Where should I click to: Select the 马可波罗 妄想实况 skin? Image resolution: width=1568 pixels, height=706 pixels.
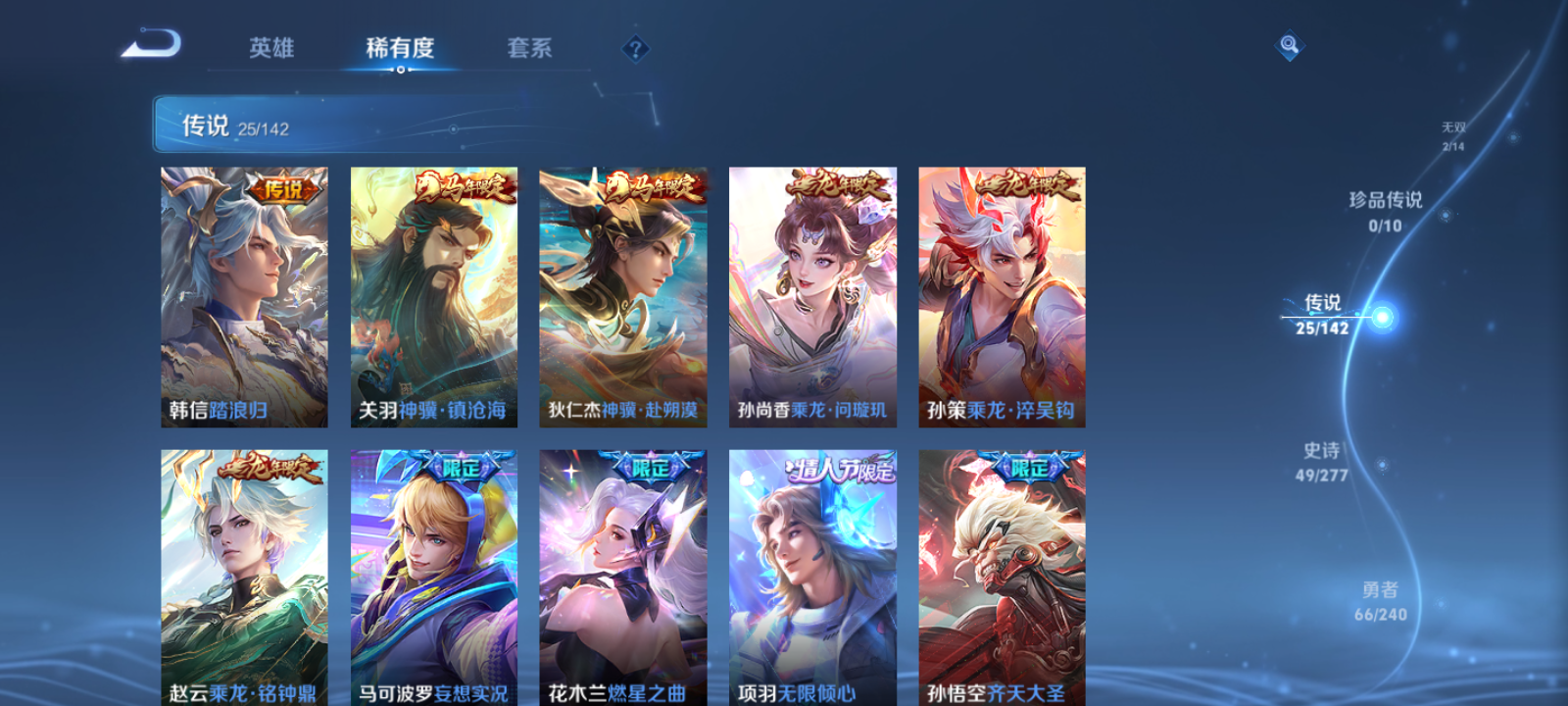(x=434, y=574)
